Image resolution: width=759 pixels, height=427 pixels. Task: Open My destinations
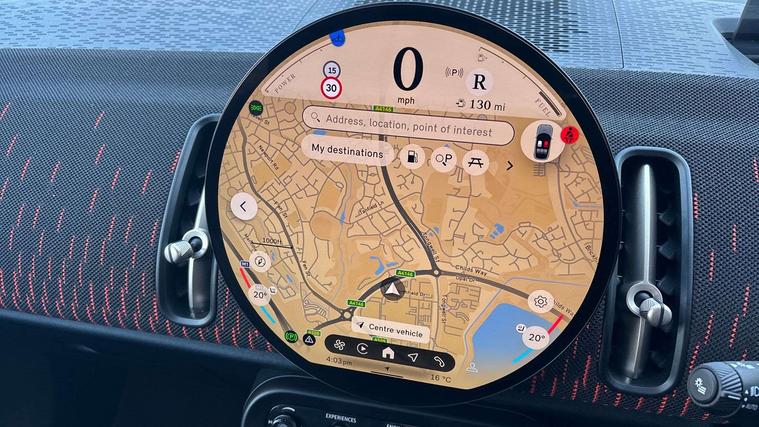click(346, 152)
